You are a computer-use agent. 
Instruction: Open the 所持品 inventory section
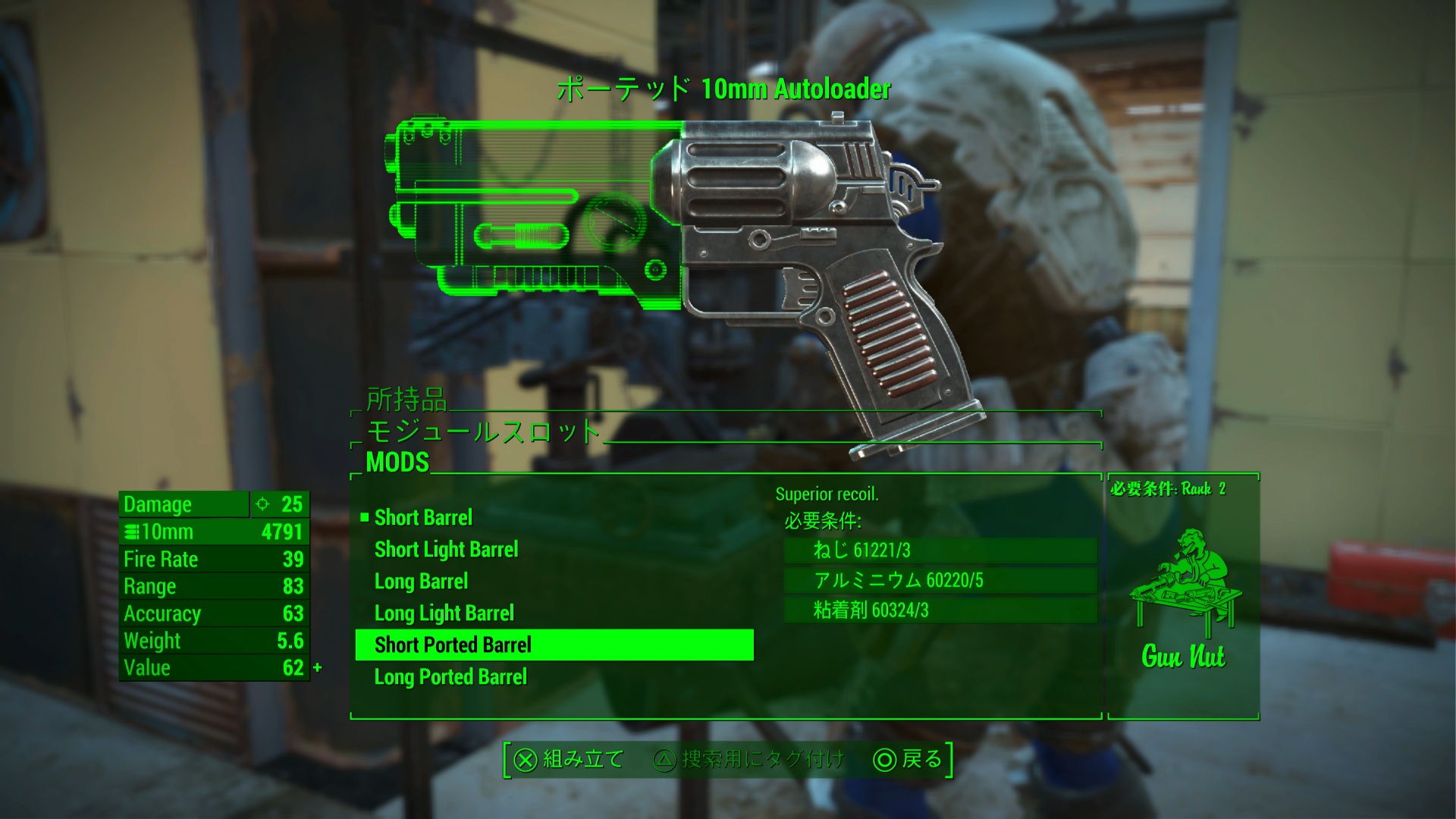(x=406, y=400)
